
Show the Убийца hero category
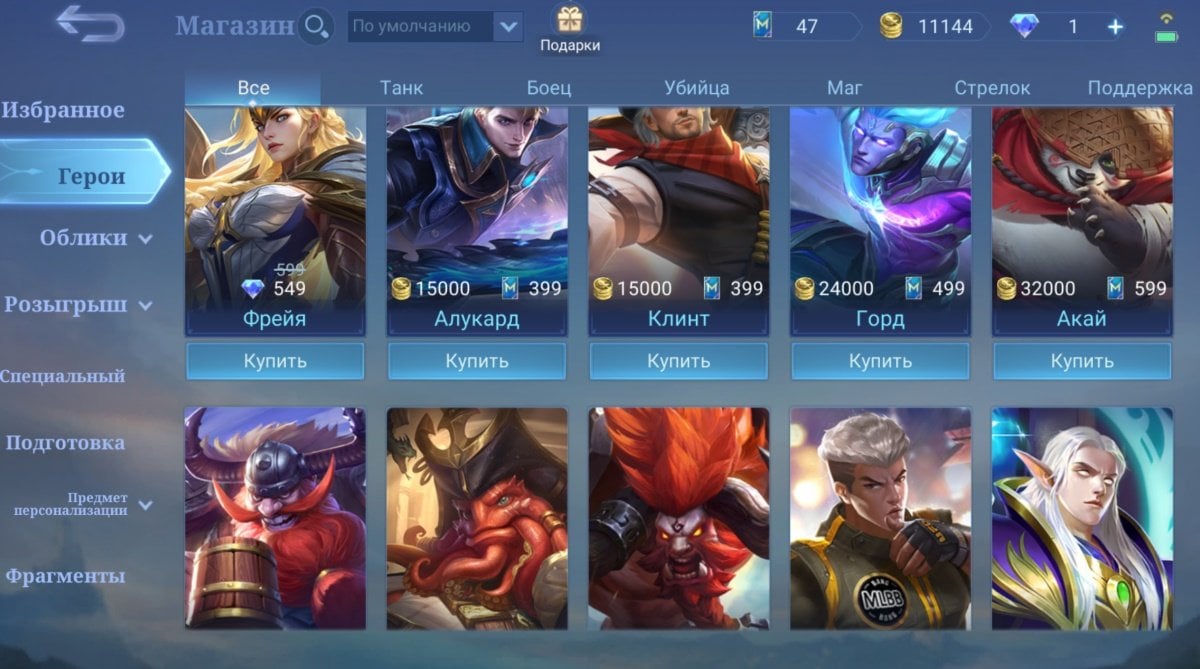(696, 88)
